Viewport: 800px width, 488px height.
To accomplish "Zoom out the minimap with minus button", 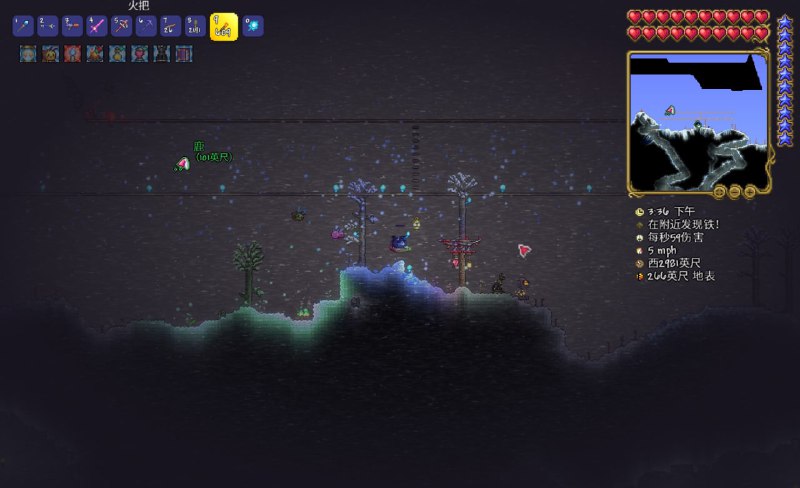I will click(735, 190).
